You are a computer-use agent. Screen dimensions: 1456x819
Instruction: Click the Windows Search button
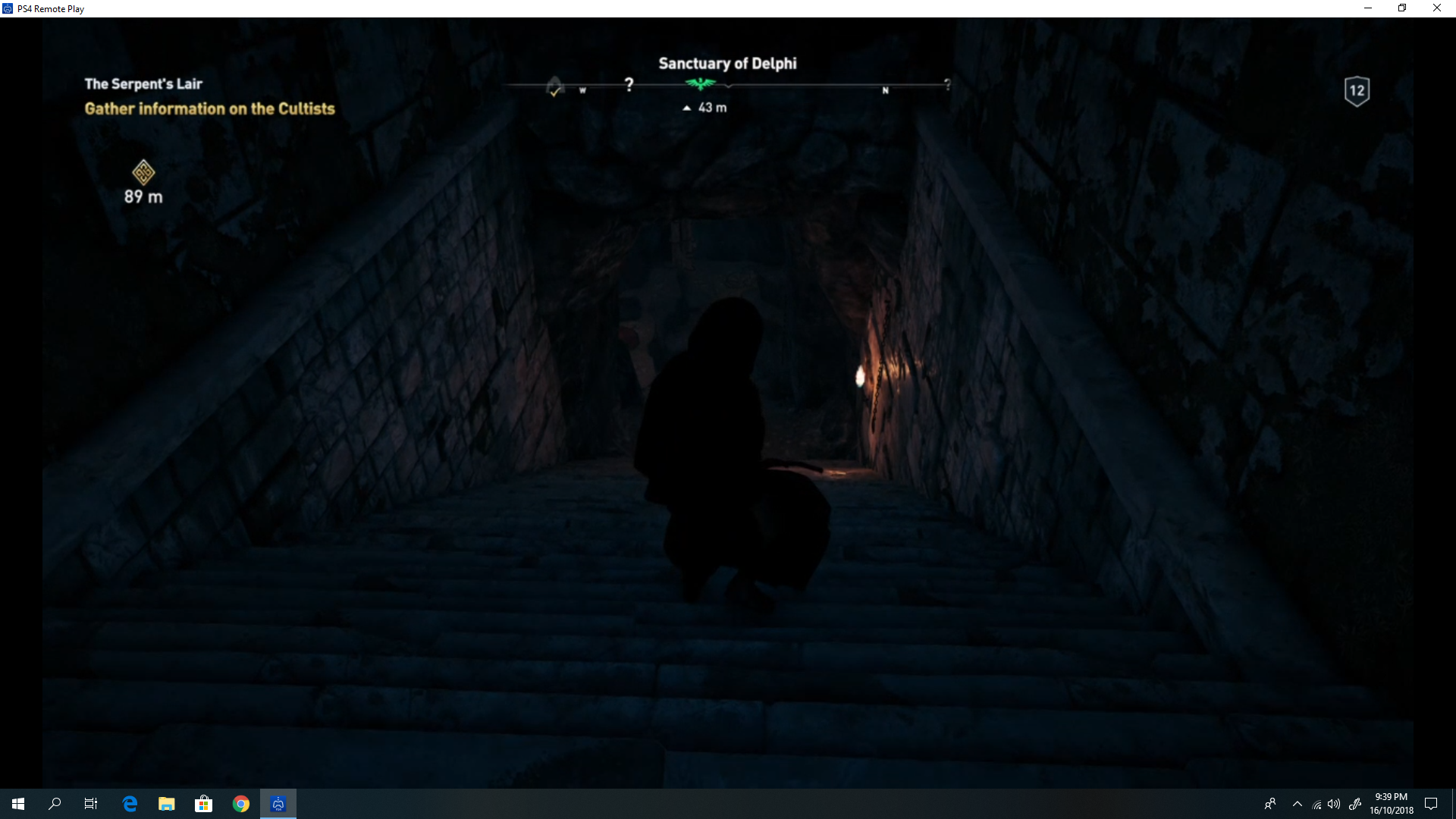[x=54, y=803]
